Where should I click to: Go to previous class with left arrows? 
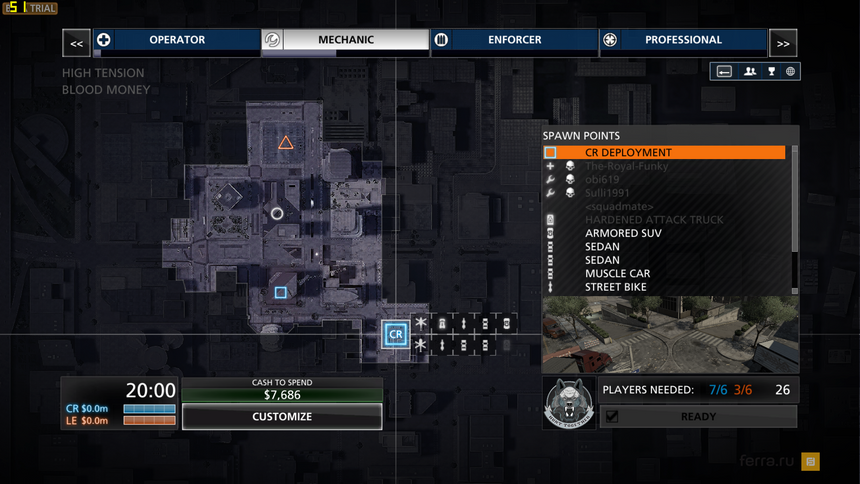[76, 43]
